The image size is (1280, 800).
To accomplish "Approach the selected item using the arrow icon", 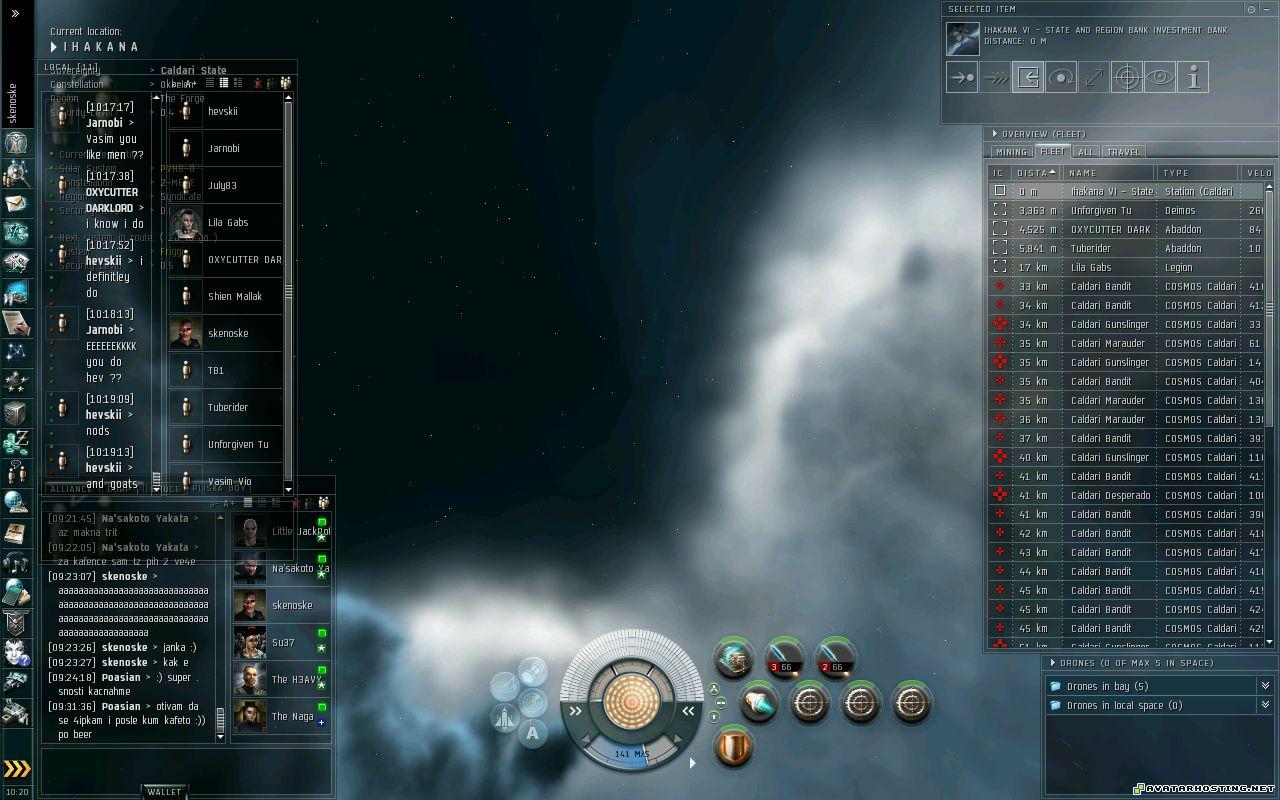I will [x=961, y=76].
